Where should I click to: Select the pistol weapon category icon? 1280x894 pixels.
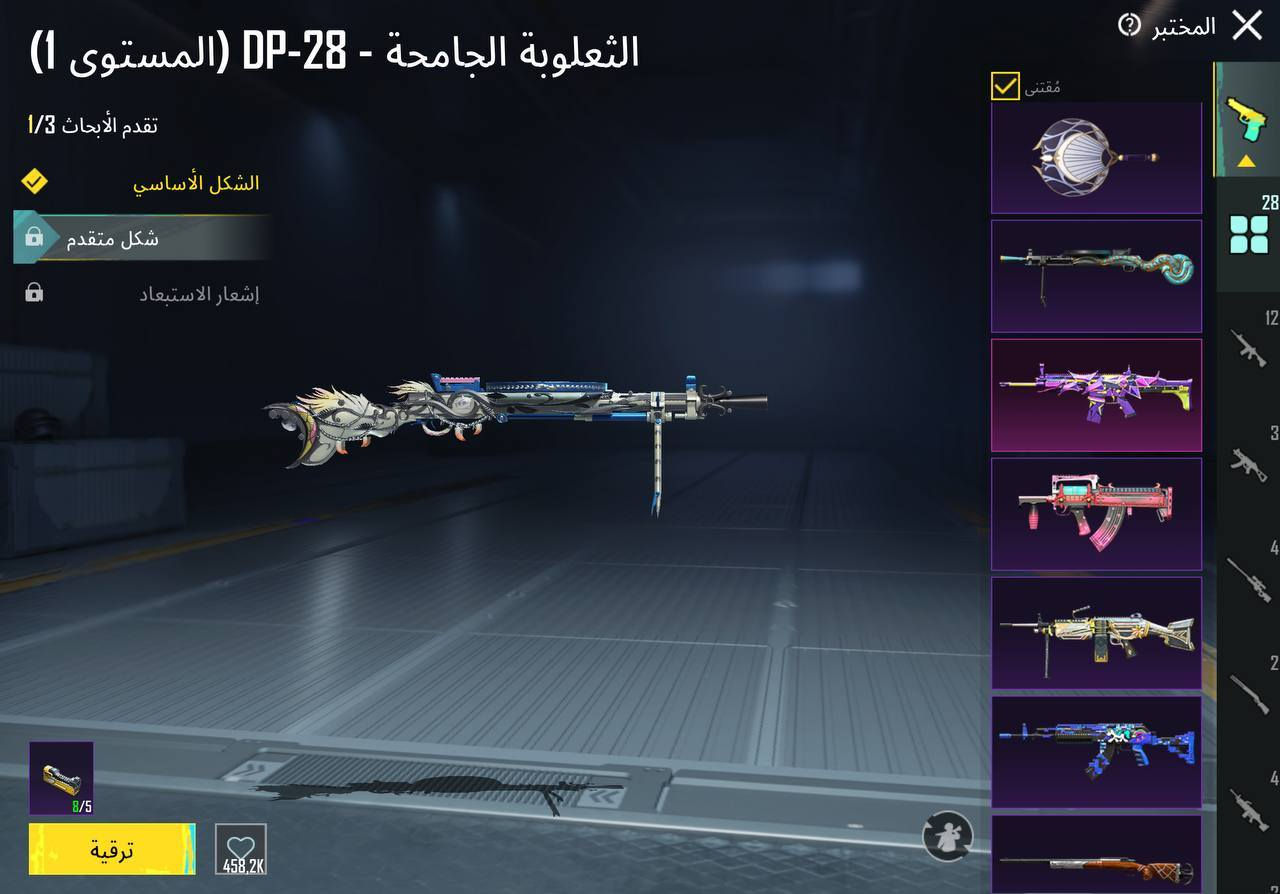[x=1248, y=117]
